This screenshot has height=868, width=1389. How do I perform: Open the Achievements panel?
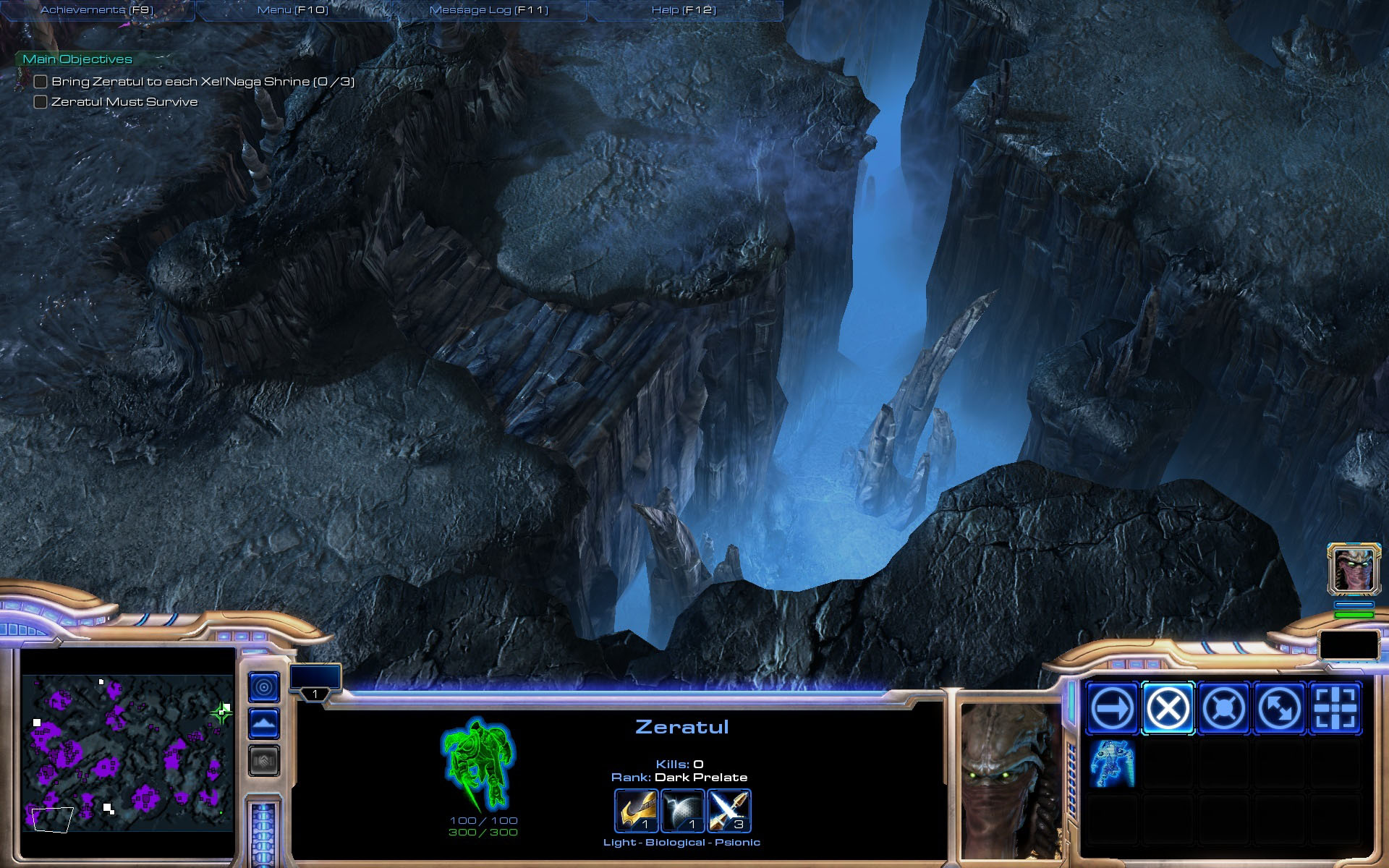click(x=97, y=10)
